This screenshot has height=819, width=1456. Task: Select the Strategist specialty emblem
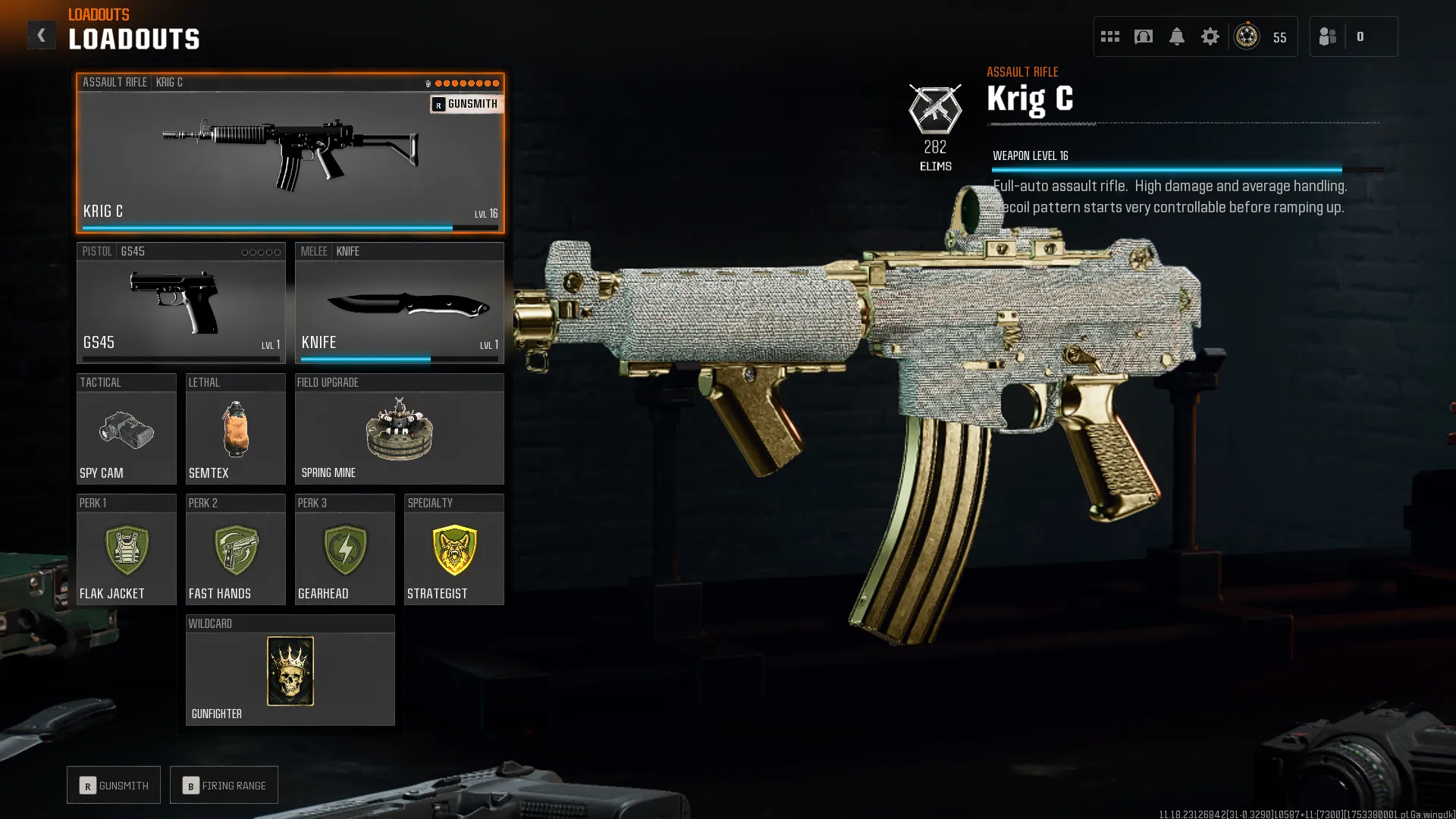coord(453,551)
